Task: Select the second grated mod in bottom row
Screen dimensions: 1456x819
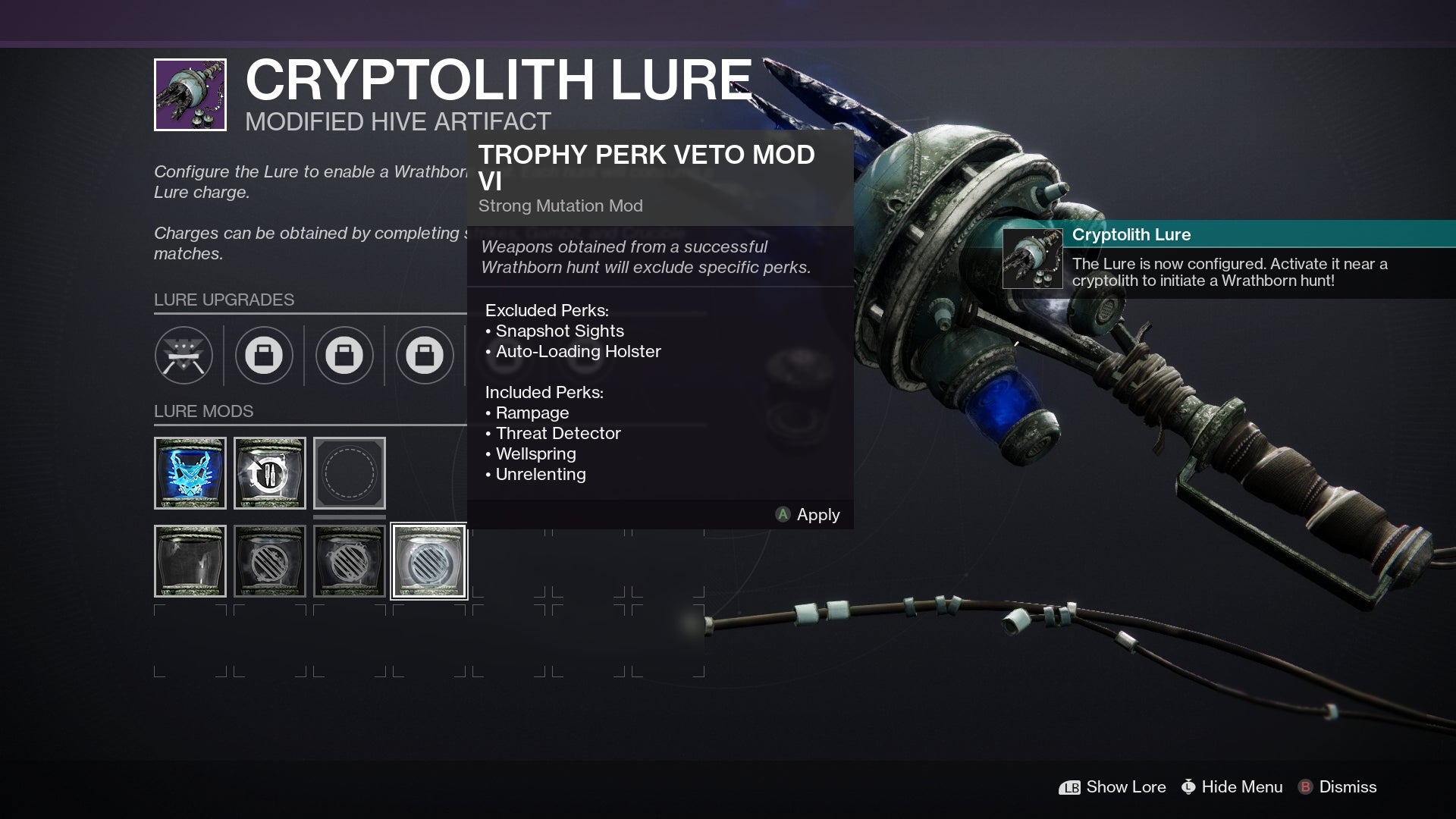Action: click(350, 561)
